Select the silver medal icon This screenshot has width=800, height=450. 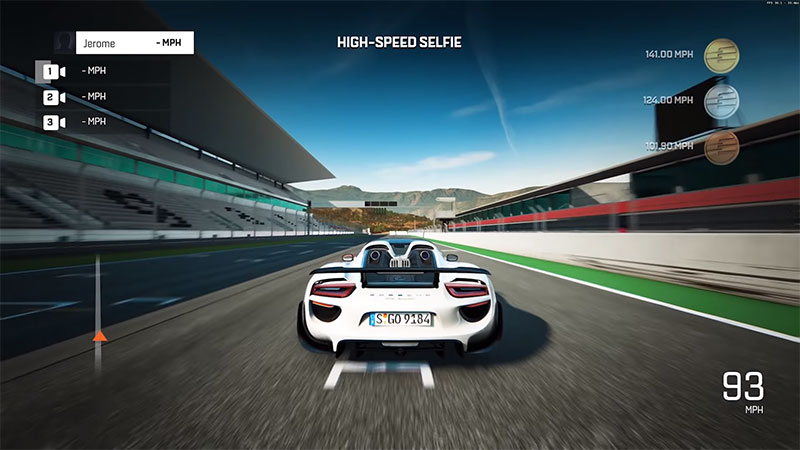pos(722,100)
